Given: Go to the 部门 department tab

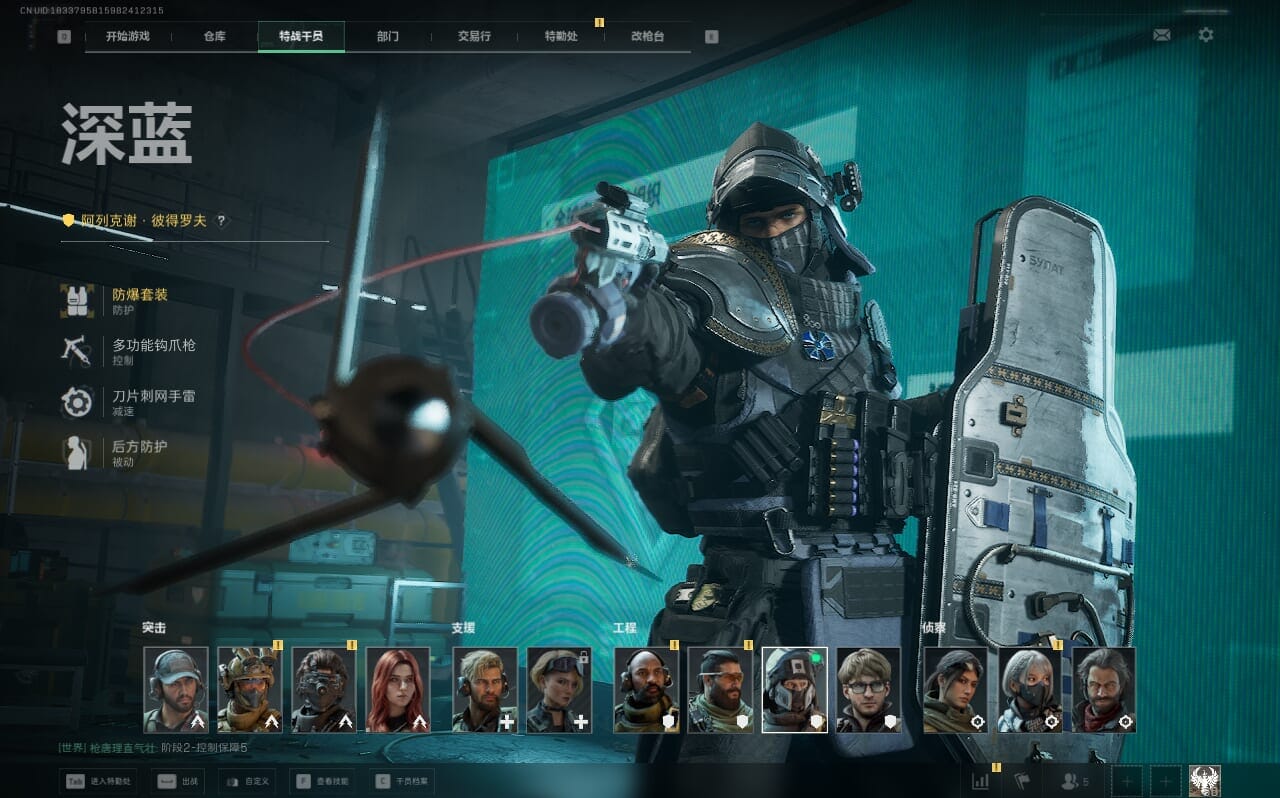Looking at the screenshot, I should click(x=388, y=36).
